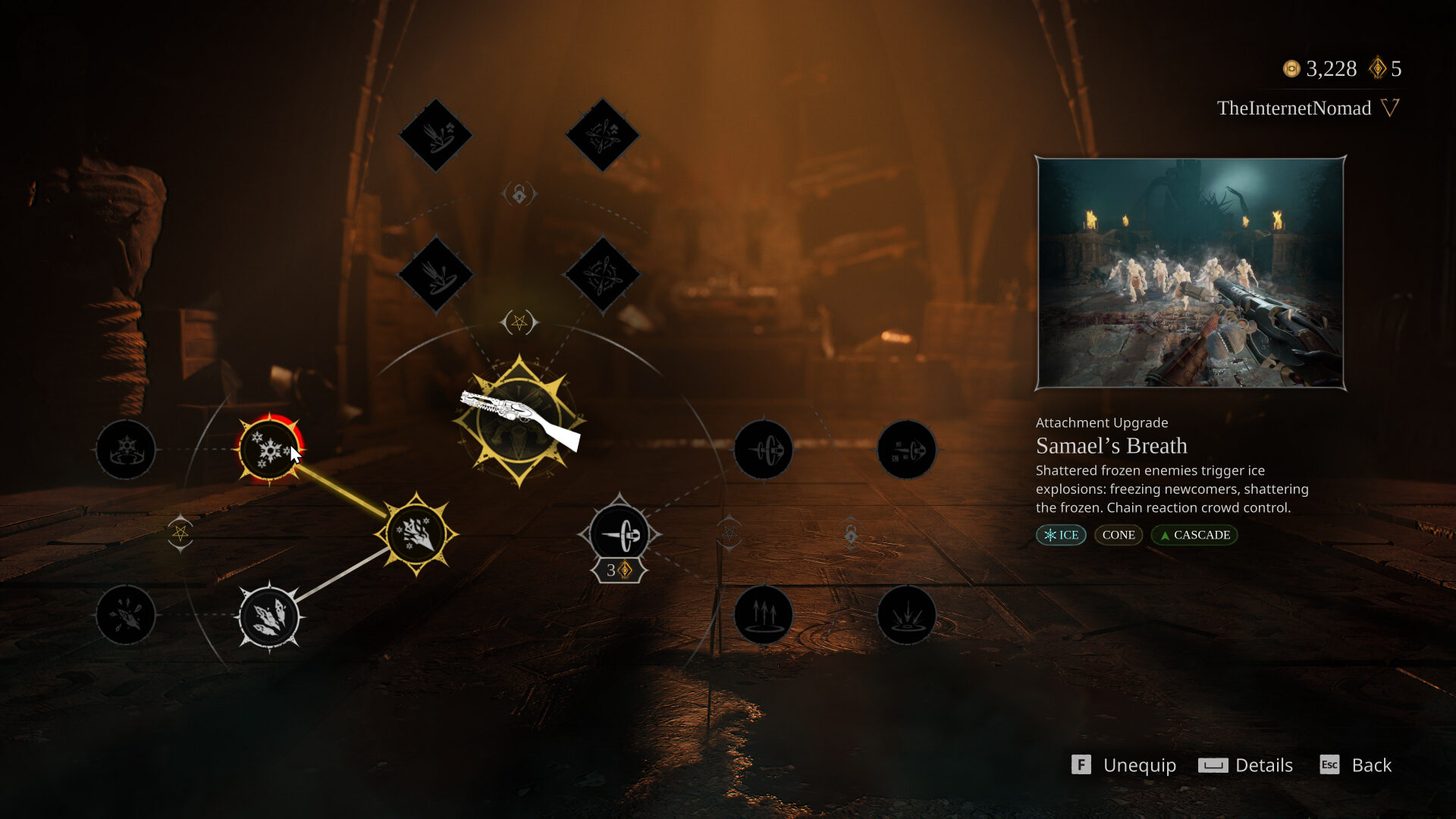The width and height of the screenshot is (1456, 819).
Task: Open the Samael's Breath preview thumbnail
Action: 1191,273
